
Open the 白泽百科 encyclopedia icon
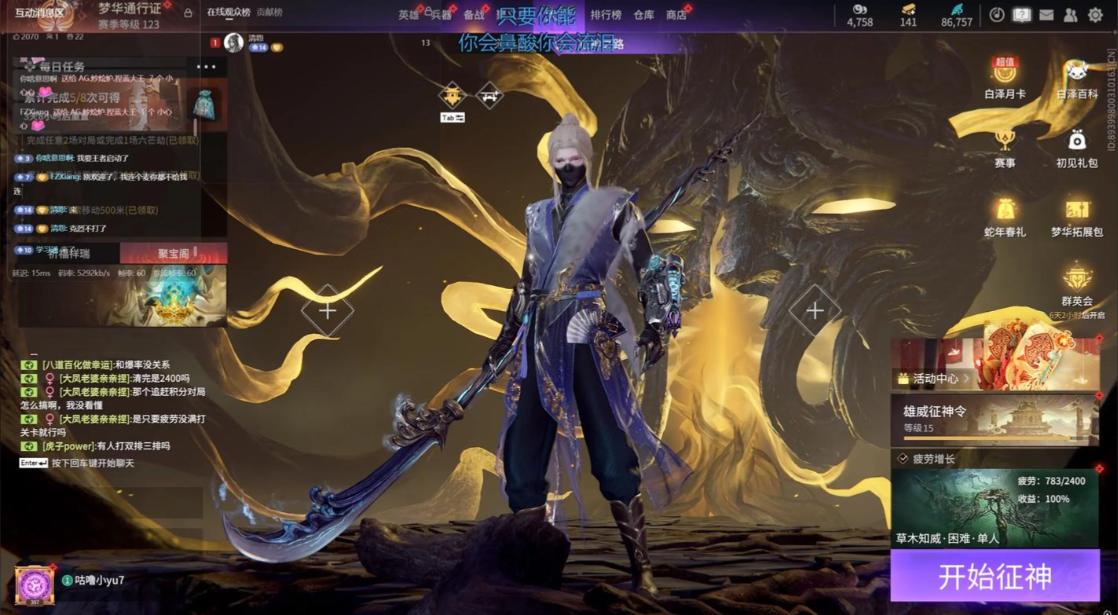pos(1077,78)
